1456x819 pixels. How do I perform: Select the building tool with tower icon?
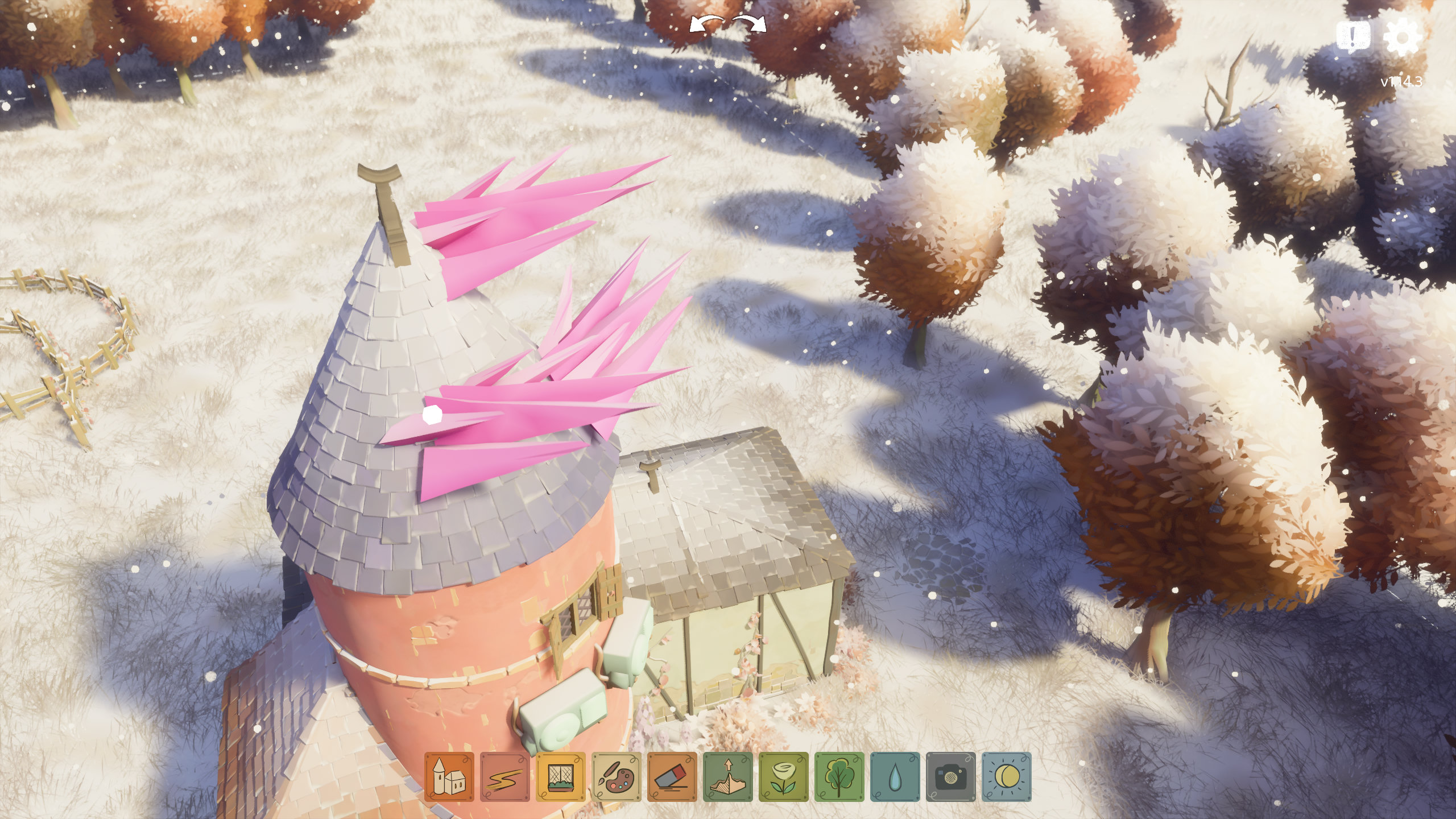coord(449,777)
